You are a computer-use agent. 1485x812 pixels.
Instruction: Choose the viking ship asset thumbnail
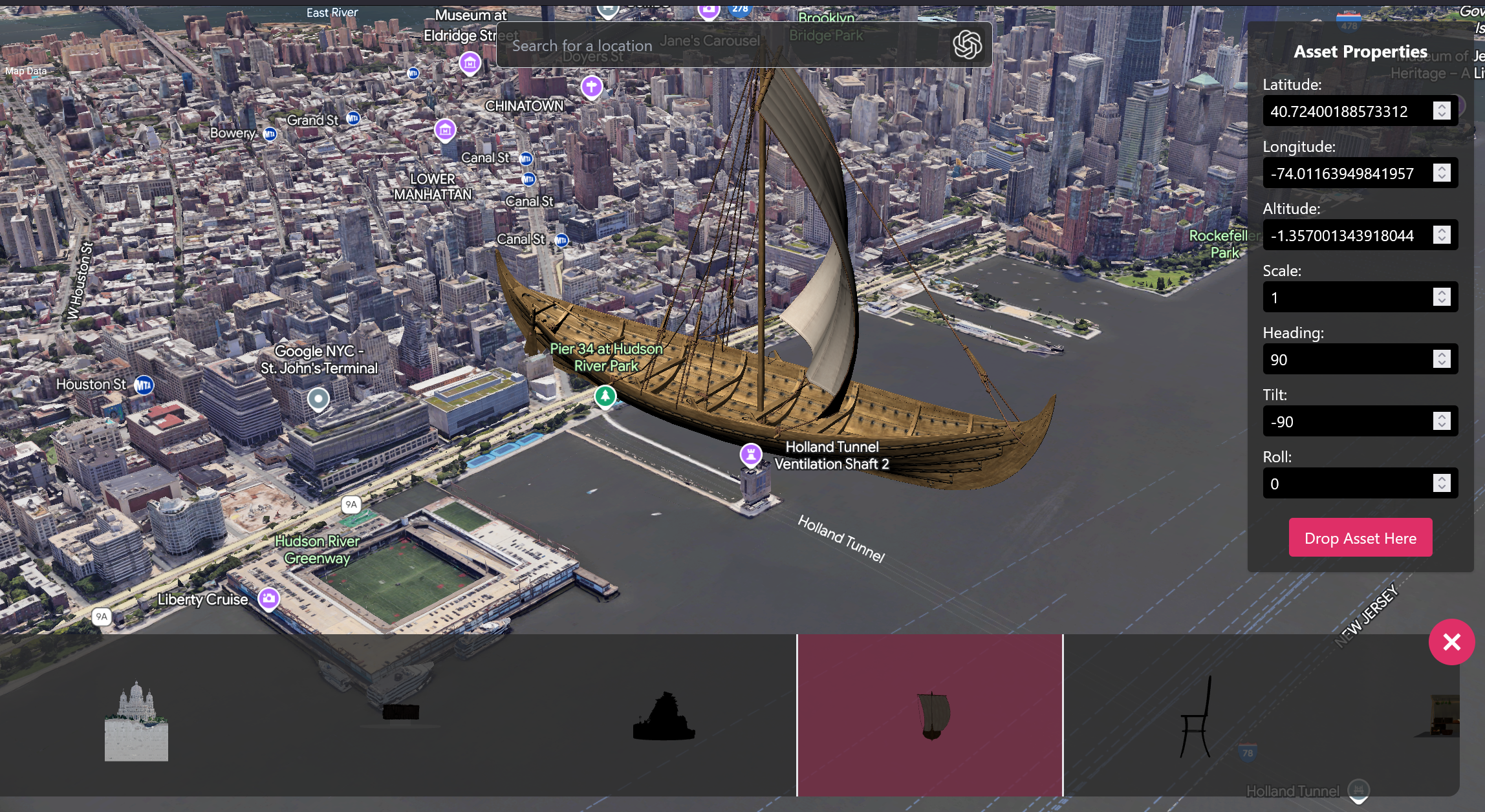tap(930, 715)
